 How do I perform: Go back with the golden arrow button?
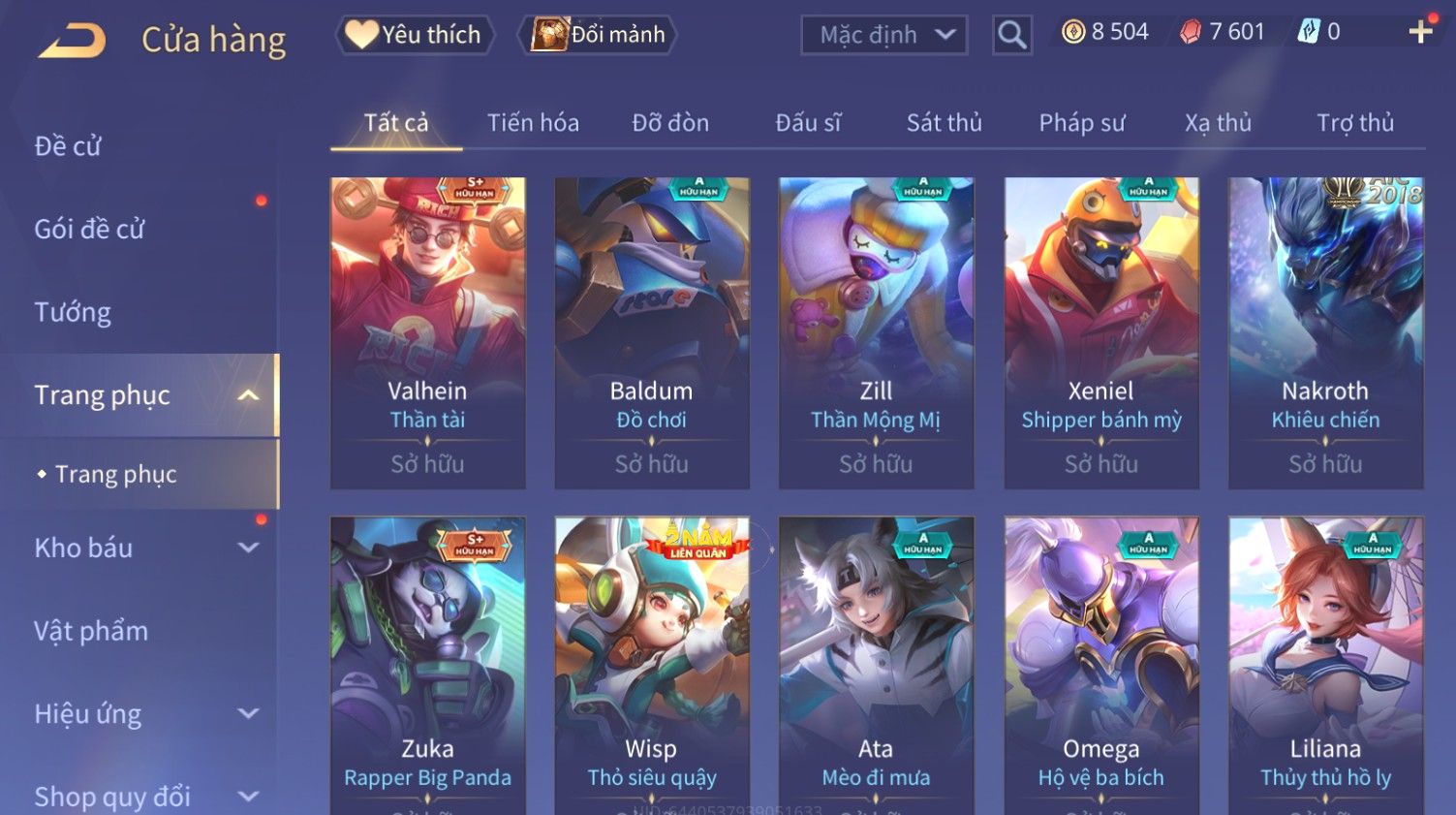click(x=73, y=41)
